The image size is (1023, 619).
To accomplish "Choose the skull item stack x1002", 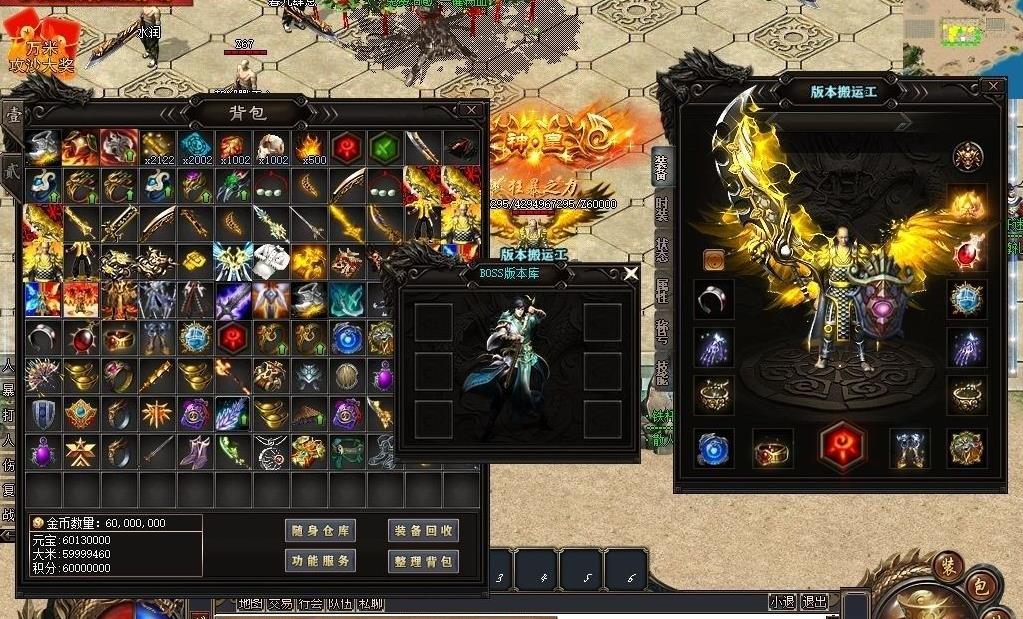I will coord(271,148).
